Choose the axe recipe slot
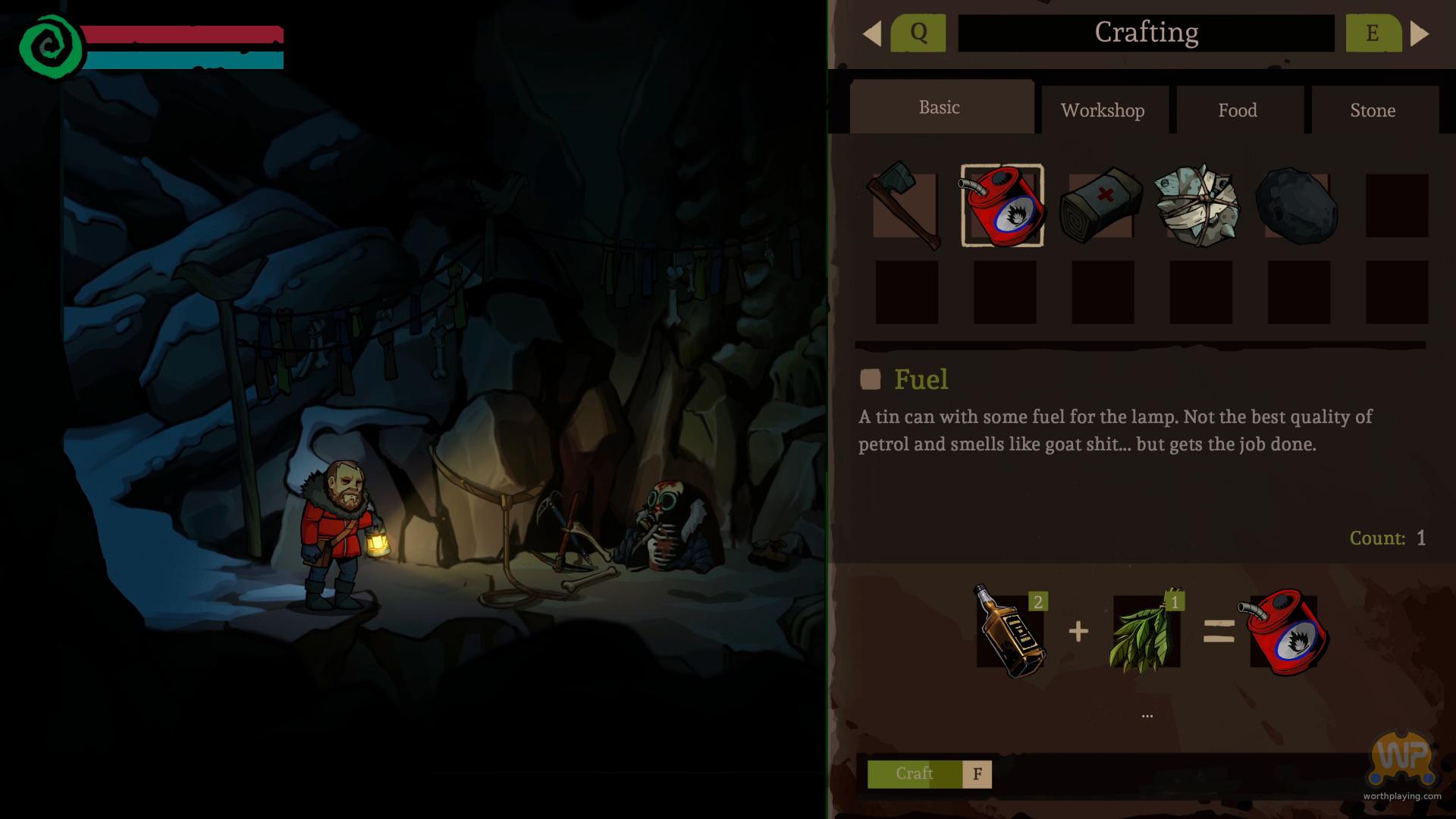The height and width of the screenshot is (819, 1456). (x=905, y=205)
